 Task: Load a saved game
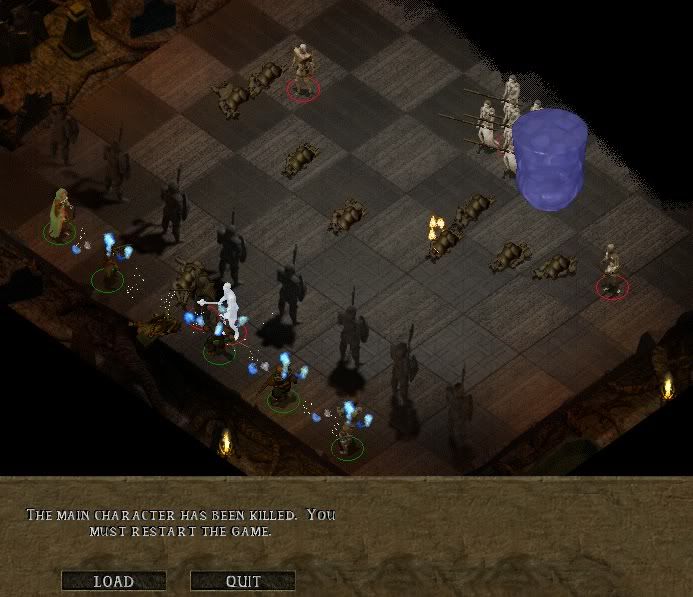[x=113, y=581]
